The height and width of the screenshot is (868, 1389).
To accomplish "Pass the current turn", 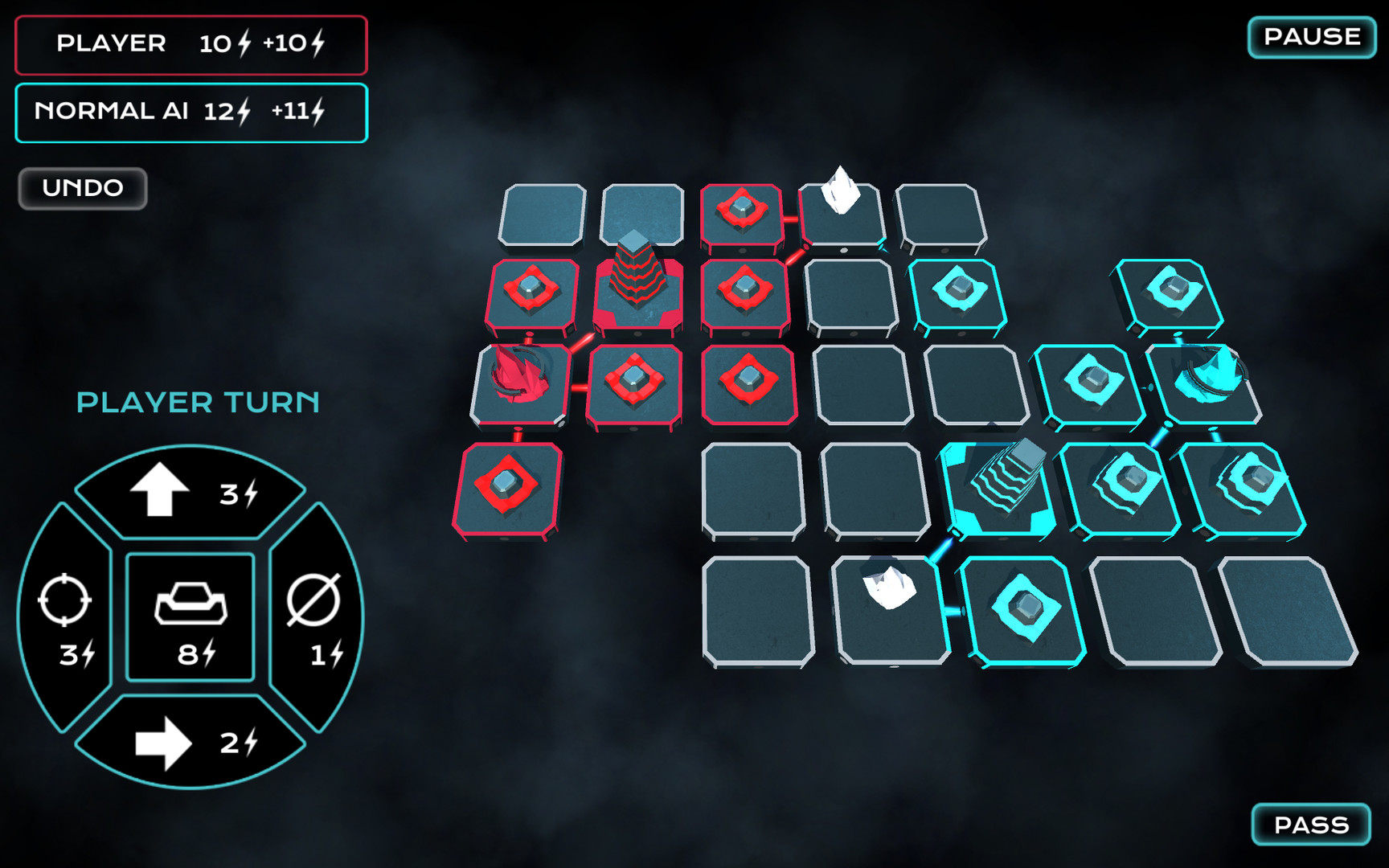I will (x=1309, y=824).
